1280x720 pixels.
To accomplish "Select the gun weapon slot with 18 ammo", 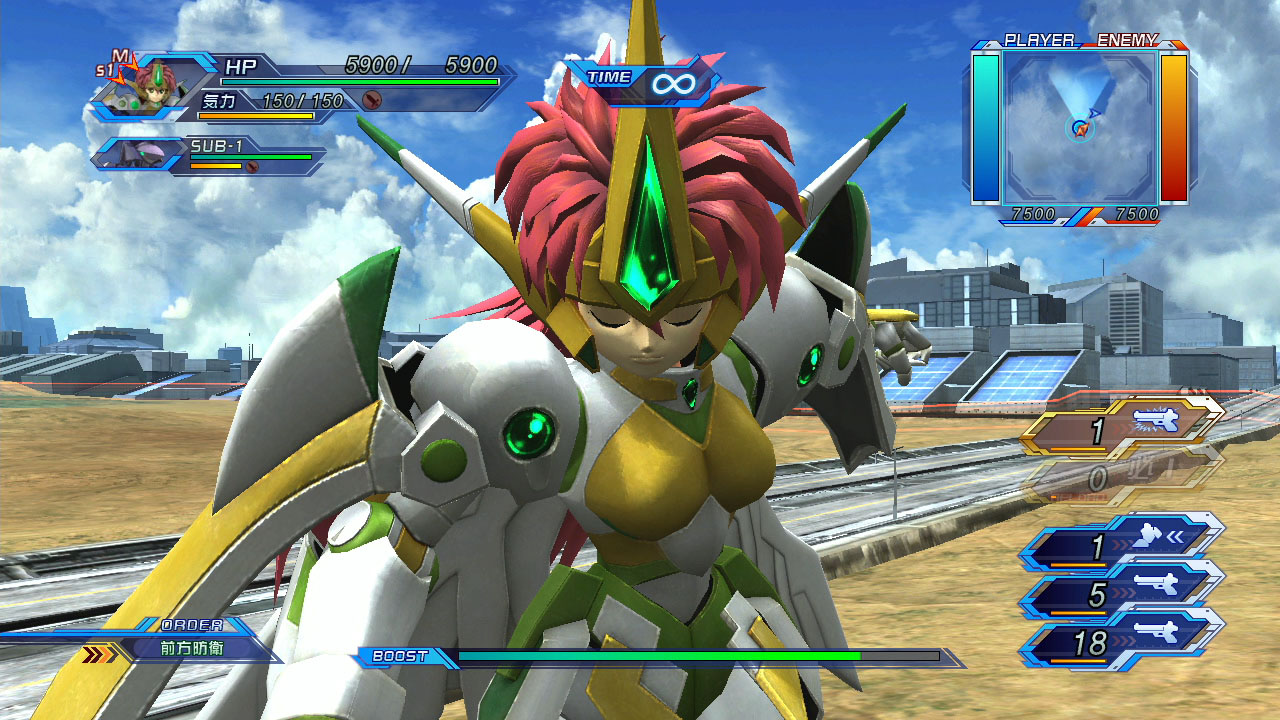I will (1122, 643).
